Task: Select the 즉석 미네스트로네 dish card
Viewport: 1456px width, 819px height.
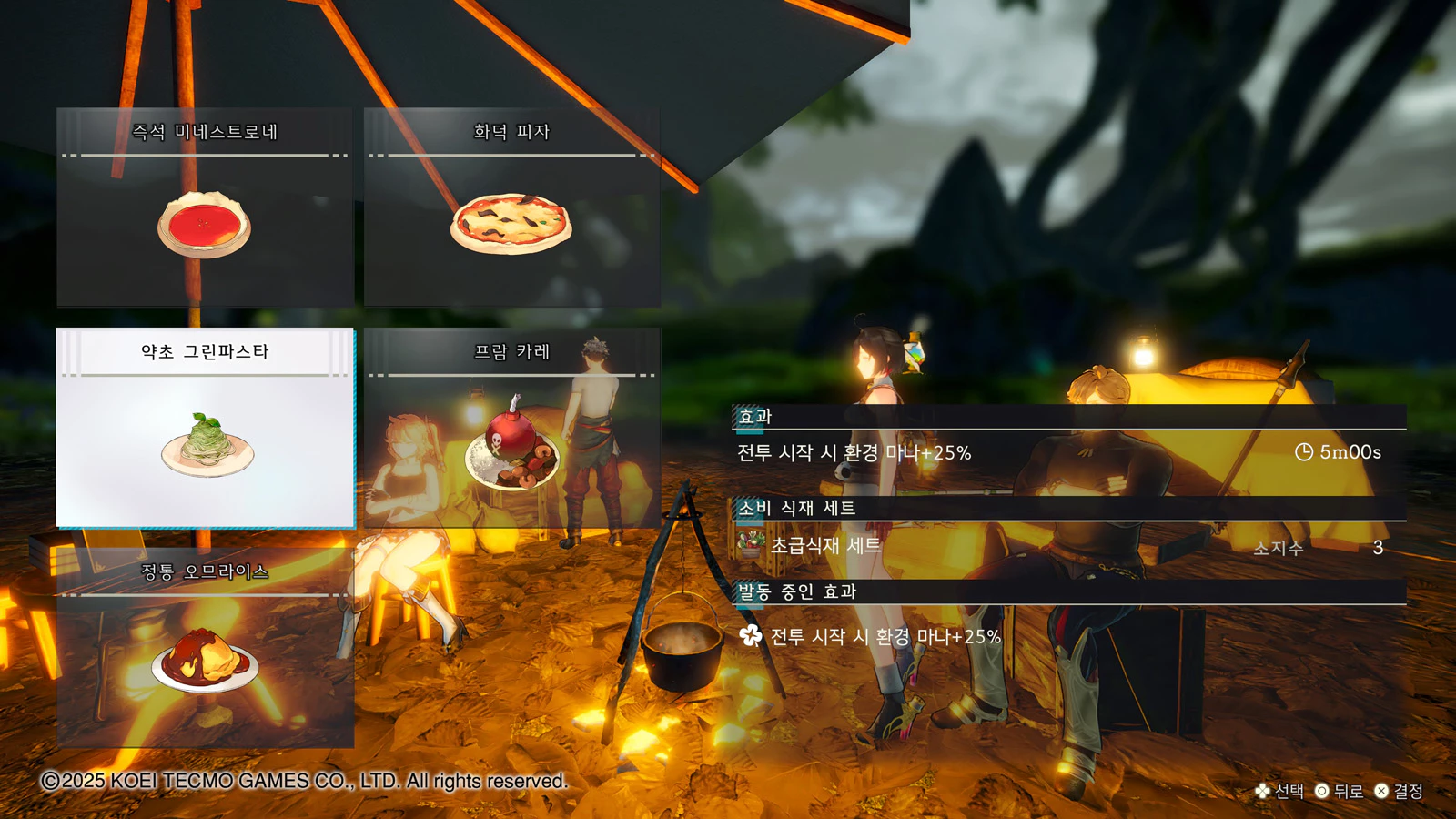Action: pyautogui.click(x=205, y=207)
